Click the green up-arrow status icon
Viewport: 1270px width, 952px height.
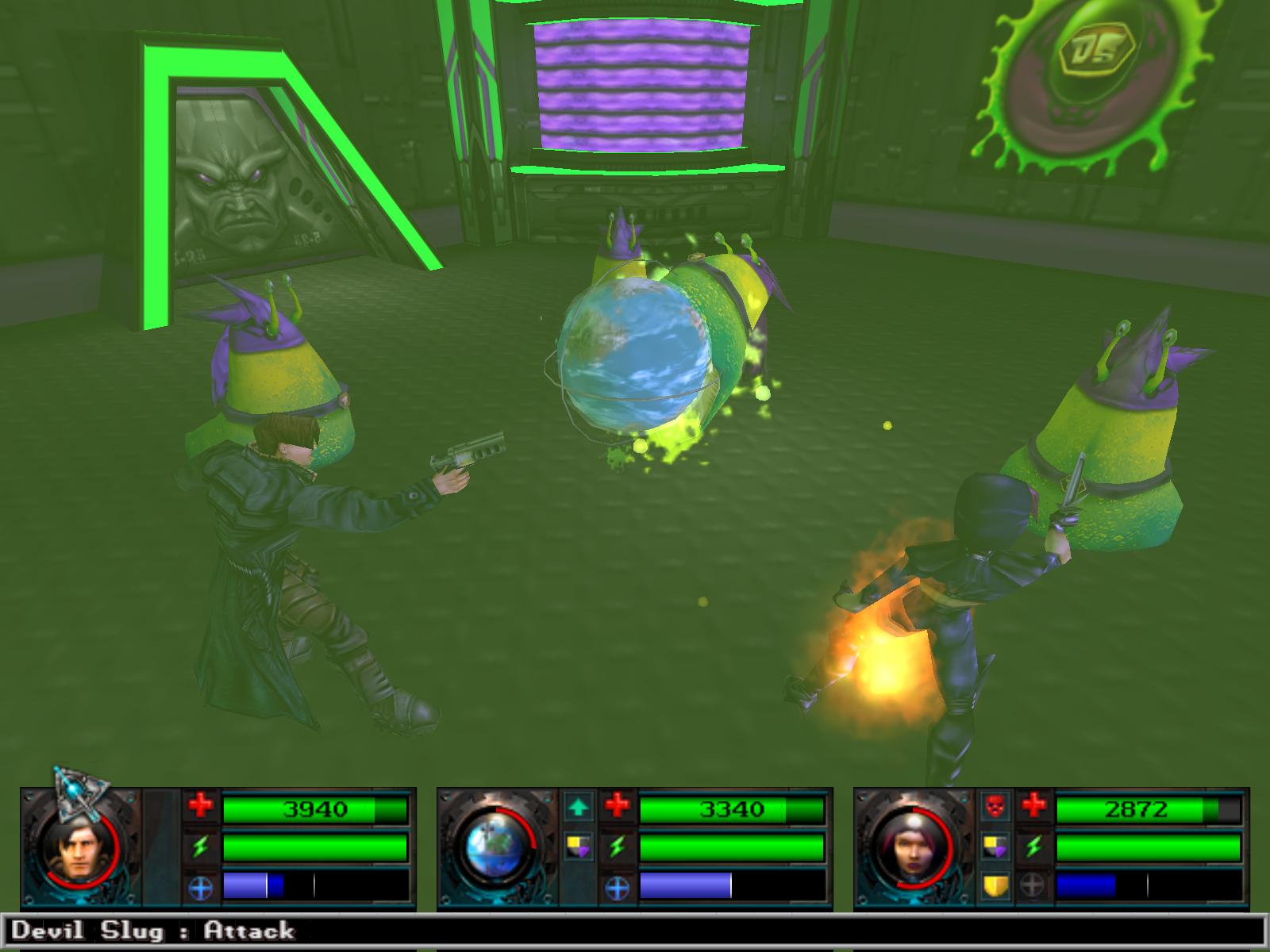[x=578, y=808]
